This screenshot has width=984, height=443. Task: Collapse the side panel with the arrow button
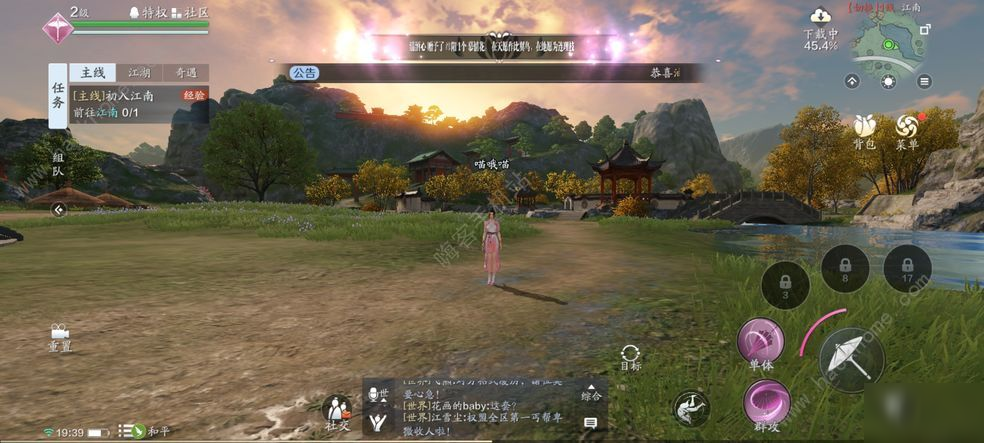point(59,210)
